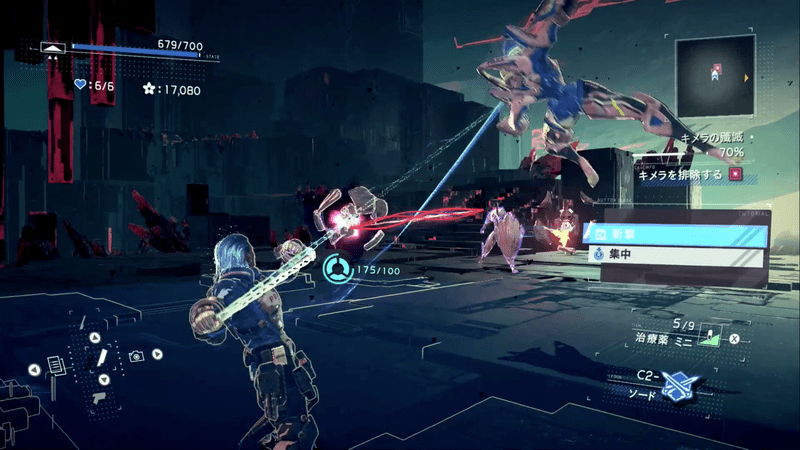Click the Legion gauge ring icon
The height and width of the screenshot is (450, 800).
click(337, 267)
